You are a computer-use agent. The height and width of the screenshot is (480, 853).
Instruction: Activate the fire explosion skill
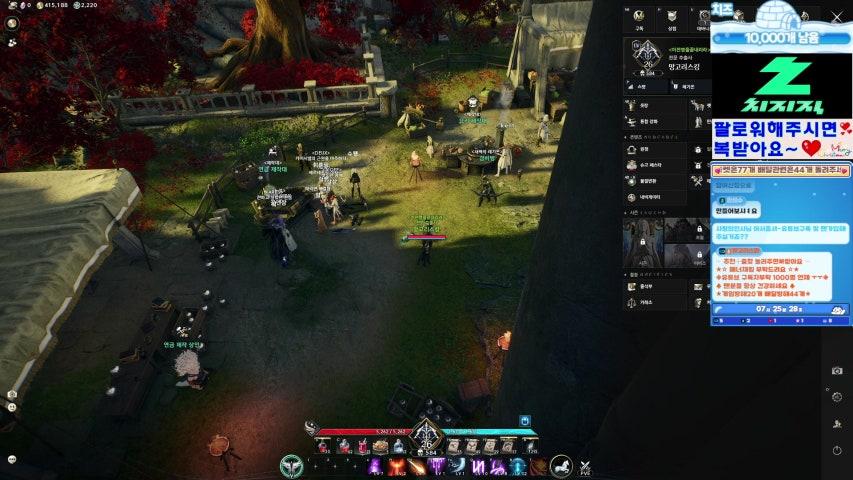(x=395, y=466)
